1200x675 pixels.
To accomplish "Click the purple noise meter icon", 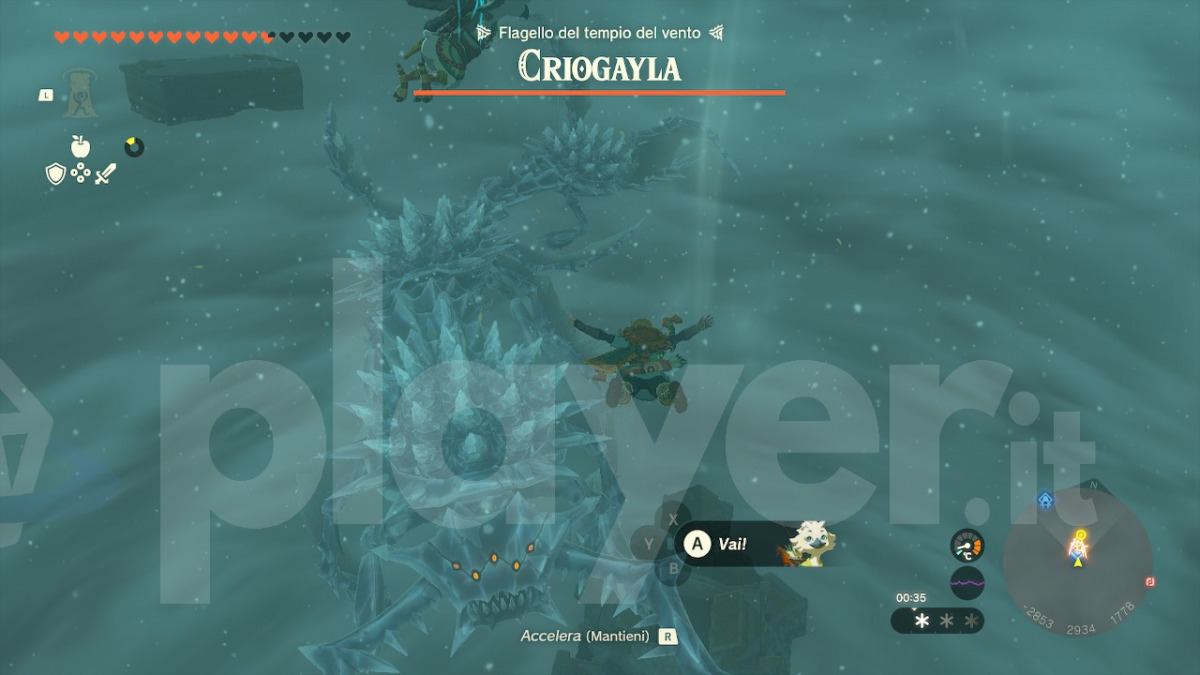I will click(x=967, y=581).
